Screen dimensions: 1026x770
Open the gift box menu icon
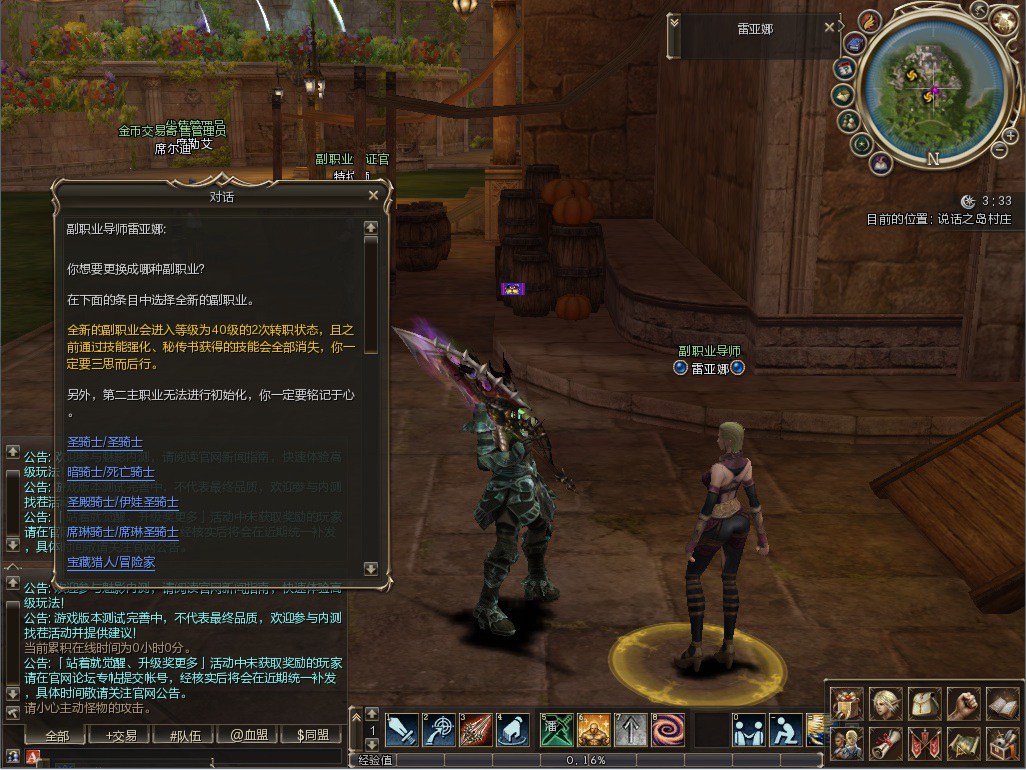pos(848,704)
